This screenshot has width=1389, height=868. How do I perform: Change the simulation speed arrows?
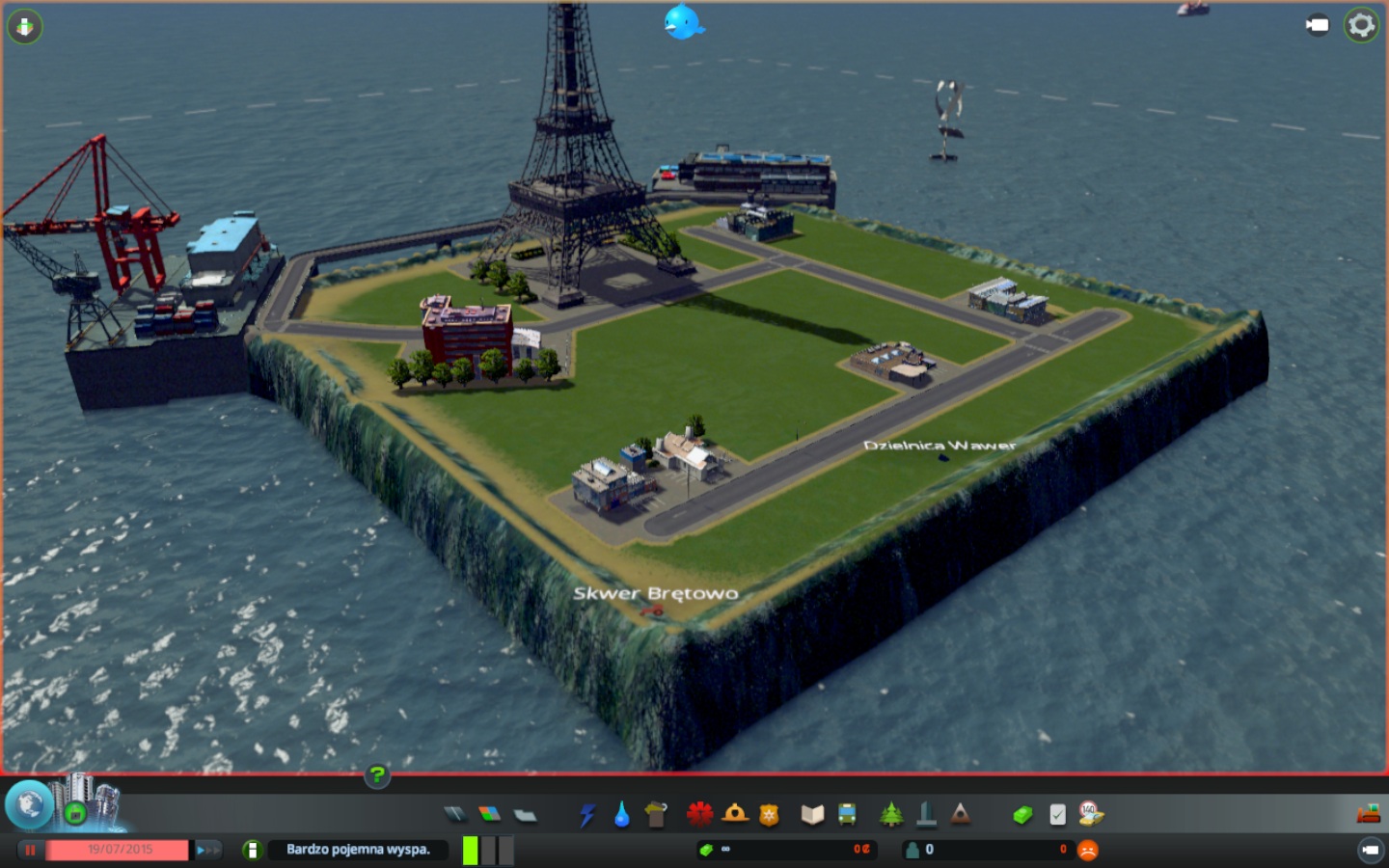pyautogui.click(x=206, y=850)
